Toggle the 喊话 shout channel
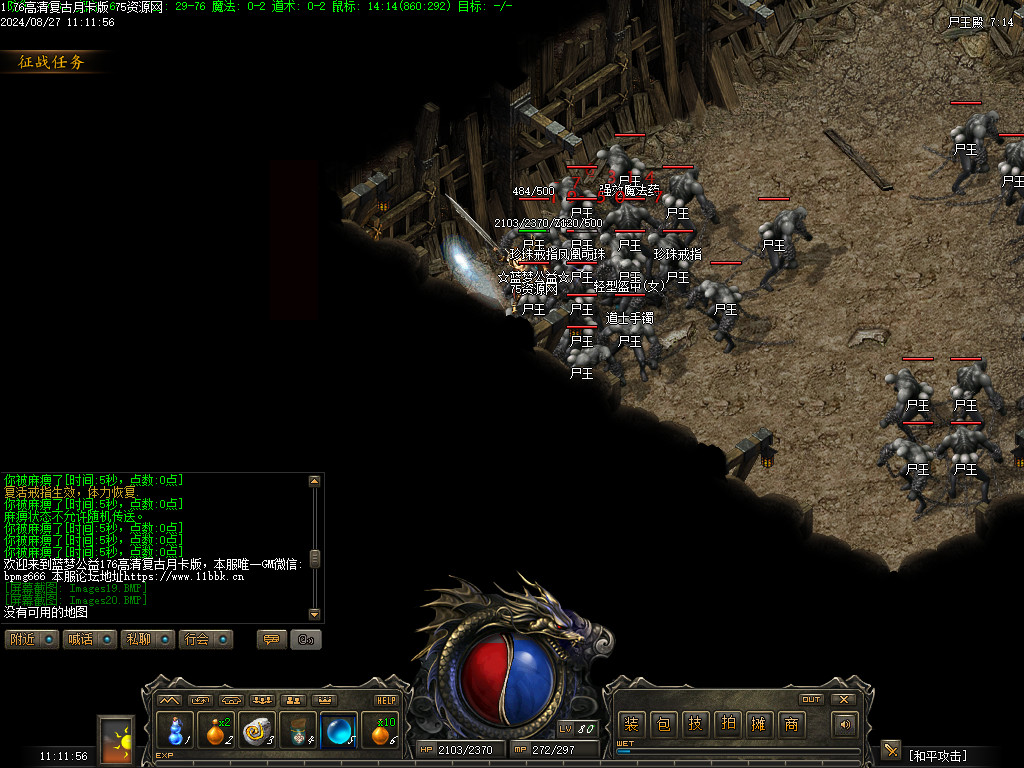 point(89,639)
